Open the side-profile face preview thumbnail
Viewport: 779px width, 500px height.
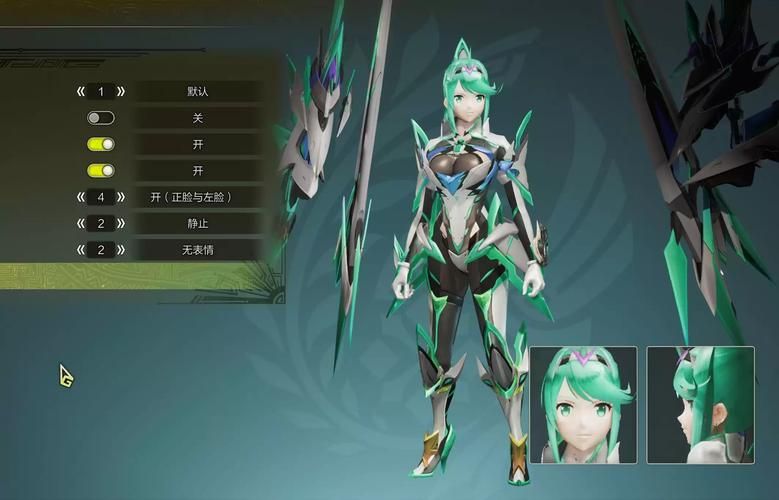700,404
